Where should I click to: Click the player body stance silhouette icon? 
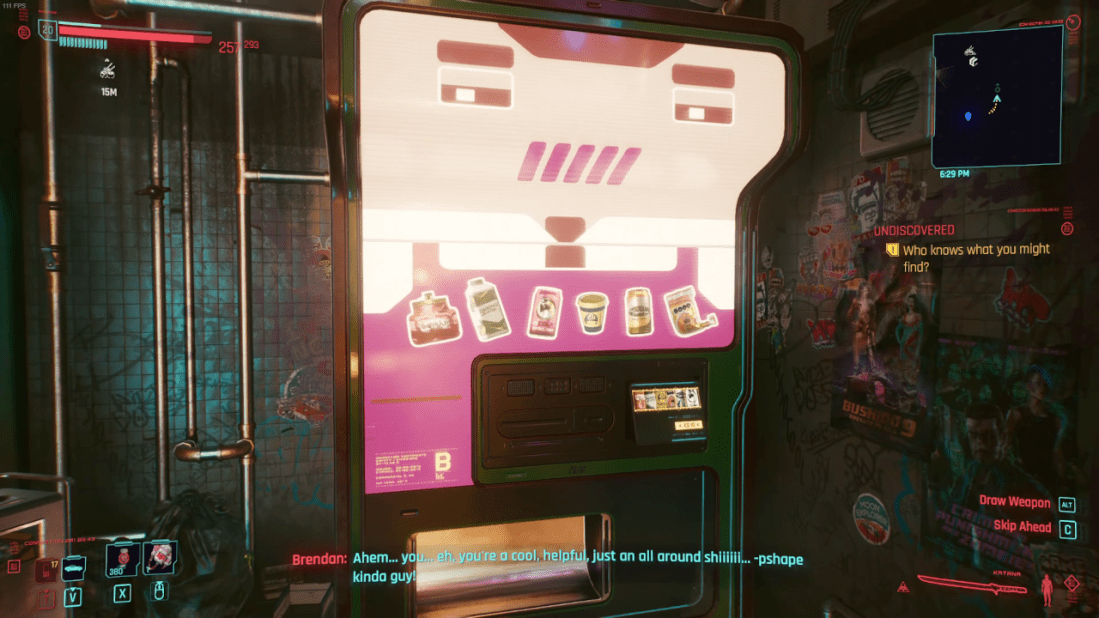tap(1048, 588)
